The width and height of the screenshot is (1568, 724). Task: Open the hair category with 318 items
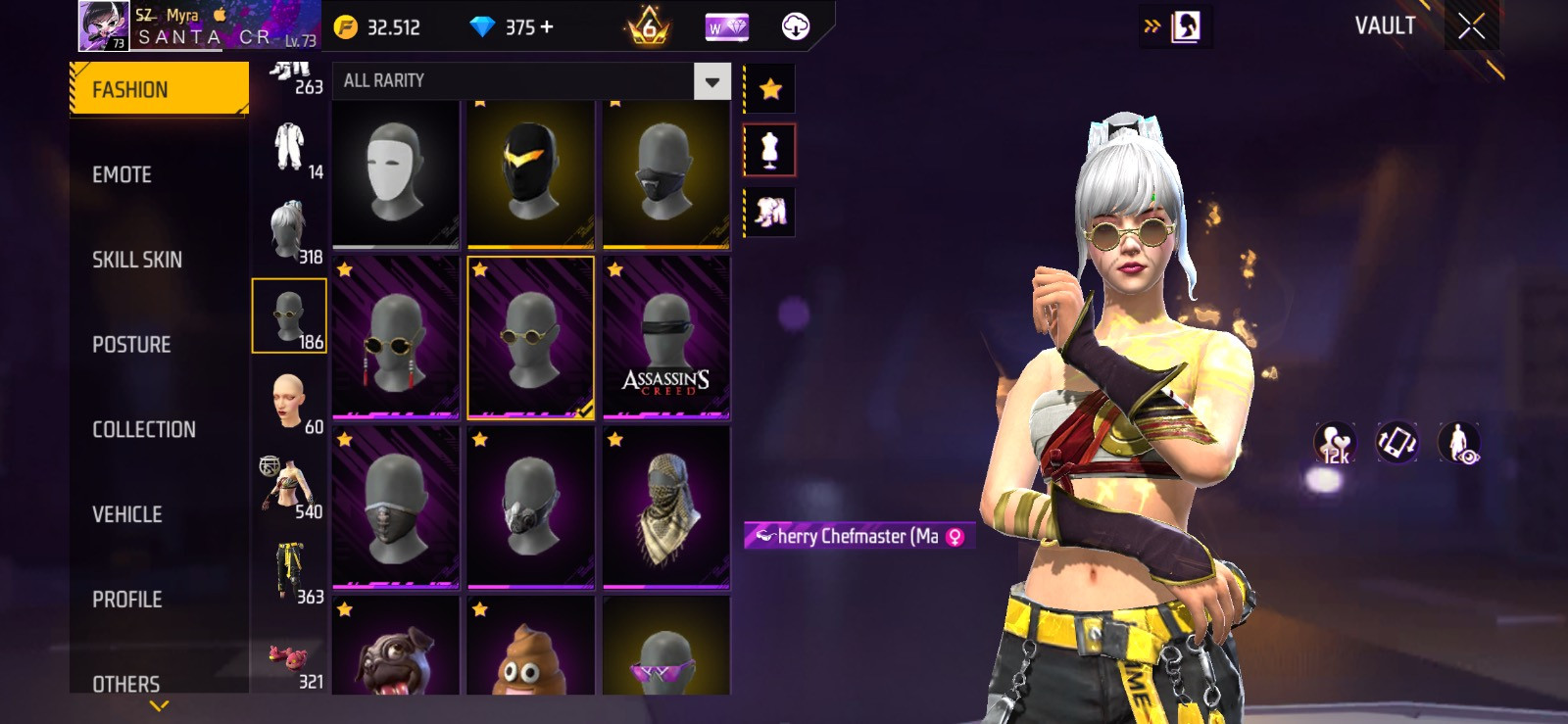pos(290,231)
